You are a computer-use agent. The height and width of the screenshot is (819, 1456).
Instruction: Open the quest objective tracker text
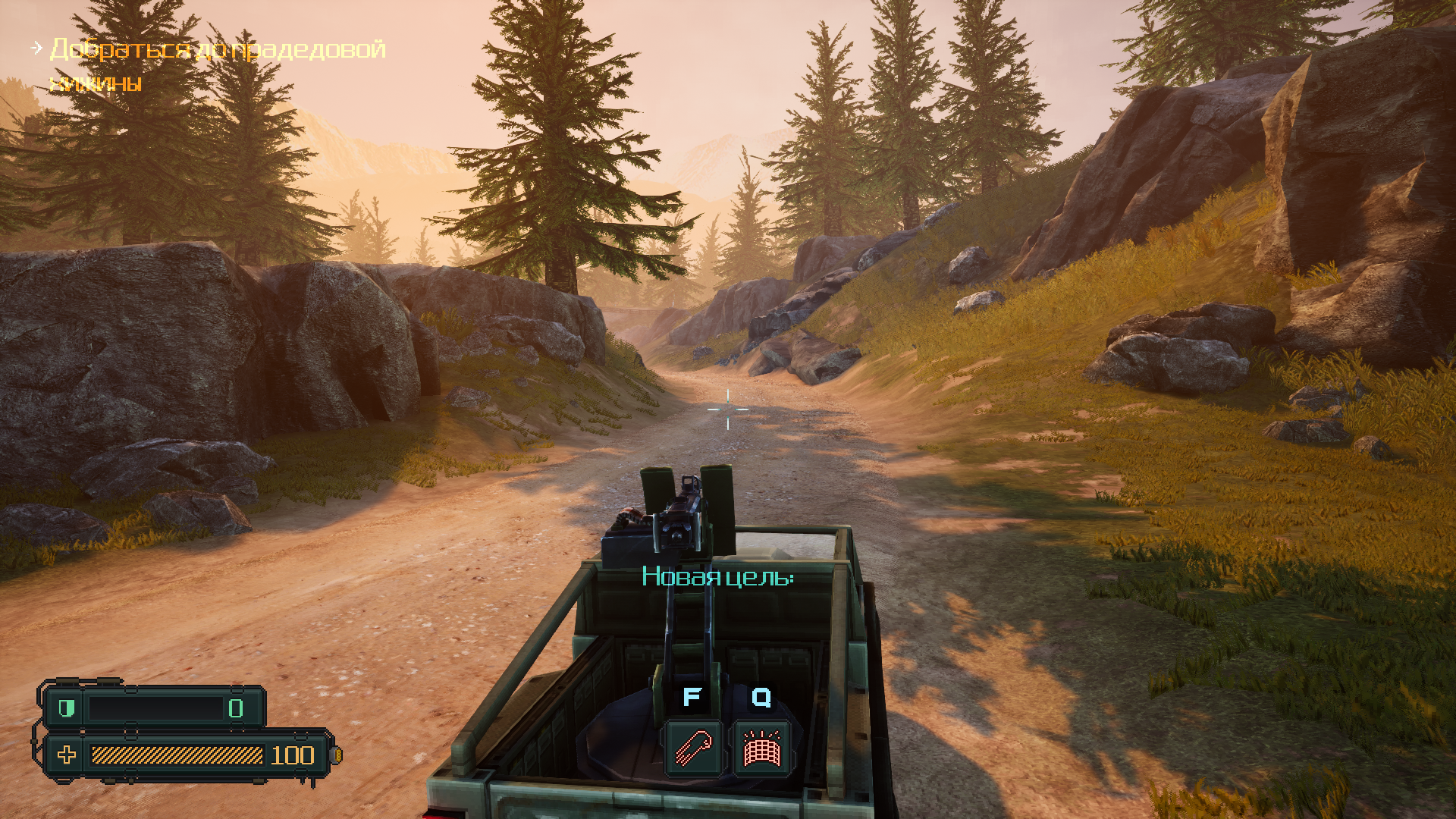tap(217, 64)
